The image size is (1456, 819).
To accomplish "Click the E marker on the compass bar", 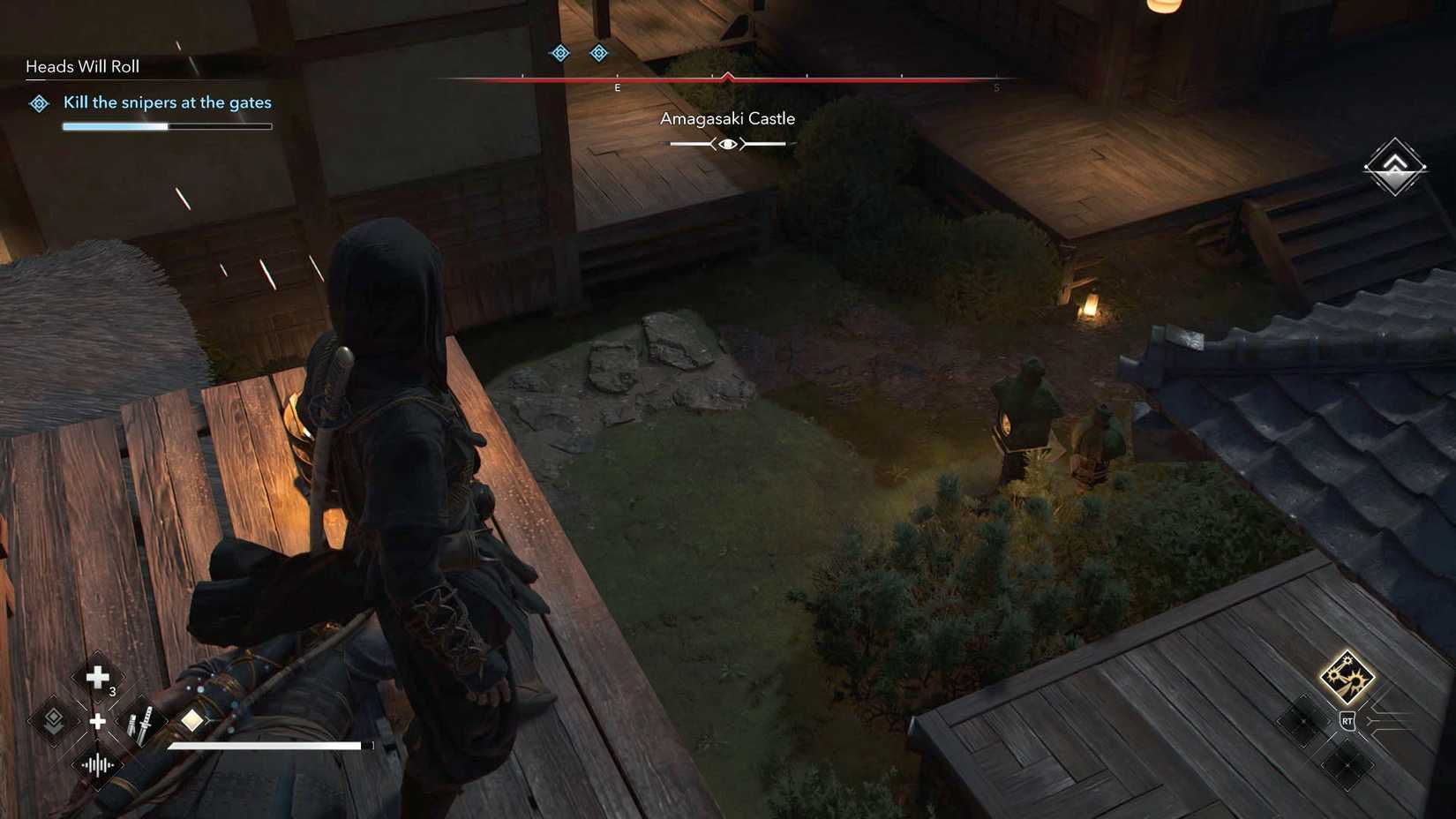I will pyautogui.click(x=619, y=87).
